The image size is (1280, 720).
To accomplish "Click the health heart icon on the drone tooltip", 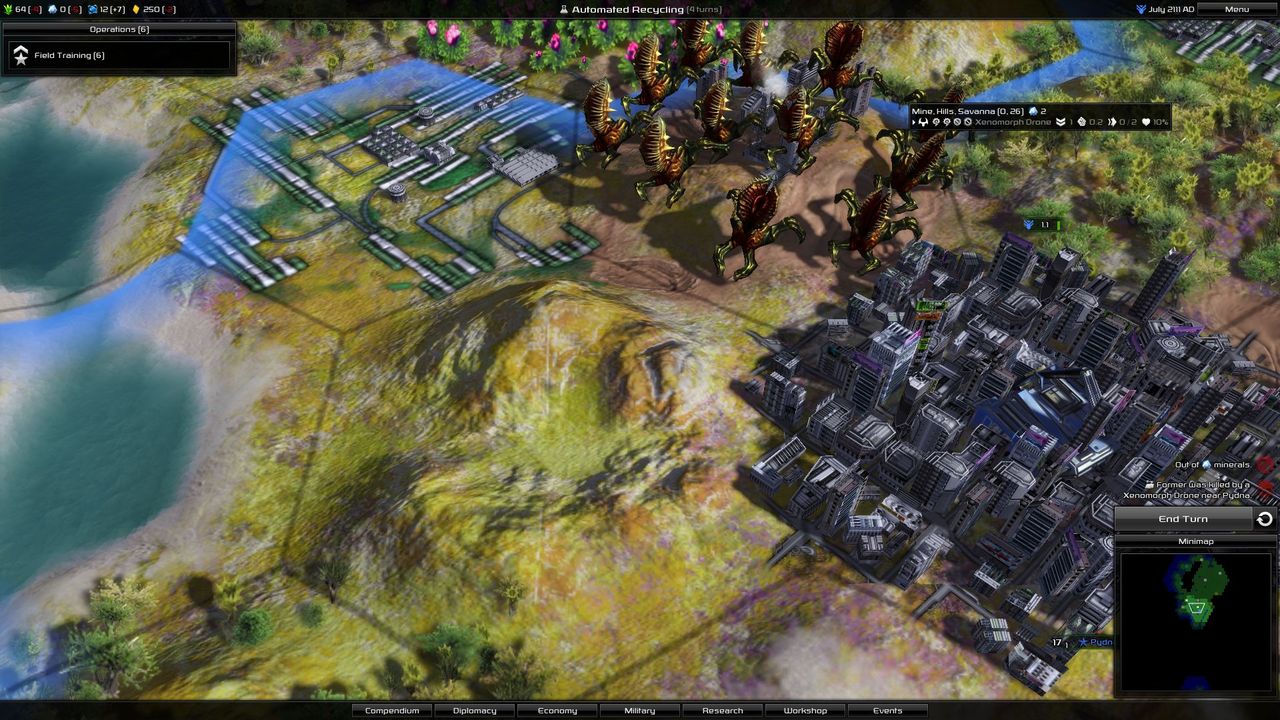I will pyautogui.click(x=1147, y=122).
